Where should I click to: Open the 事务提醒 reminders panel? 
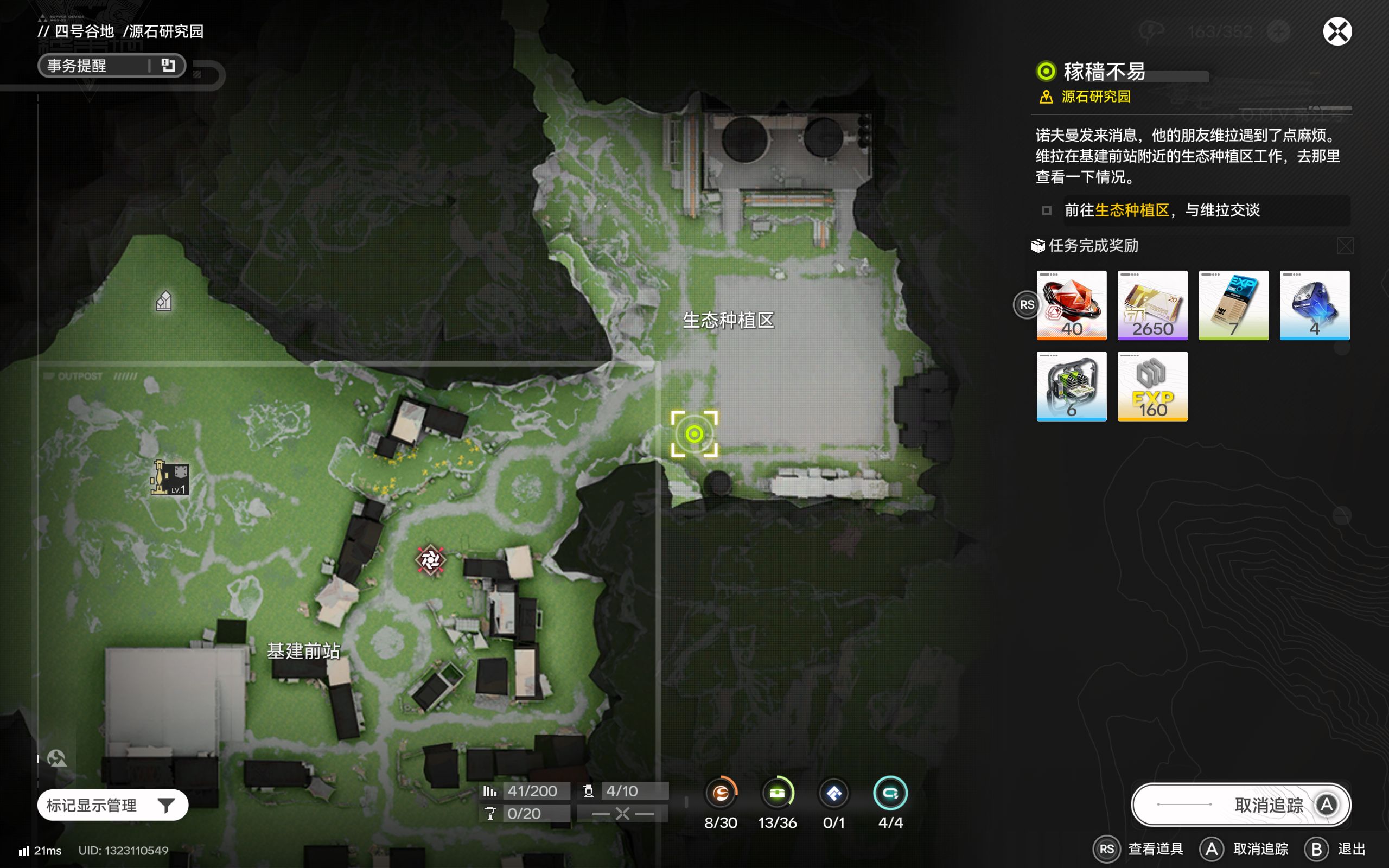pyautogui.click(x=111, y=66)
